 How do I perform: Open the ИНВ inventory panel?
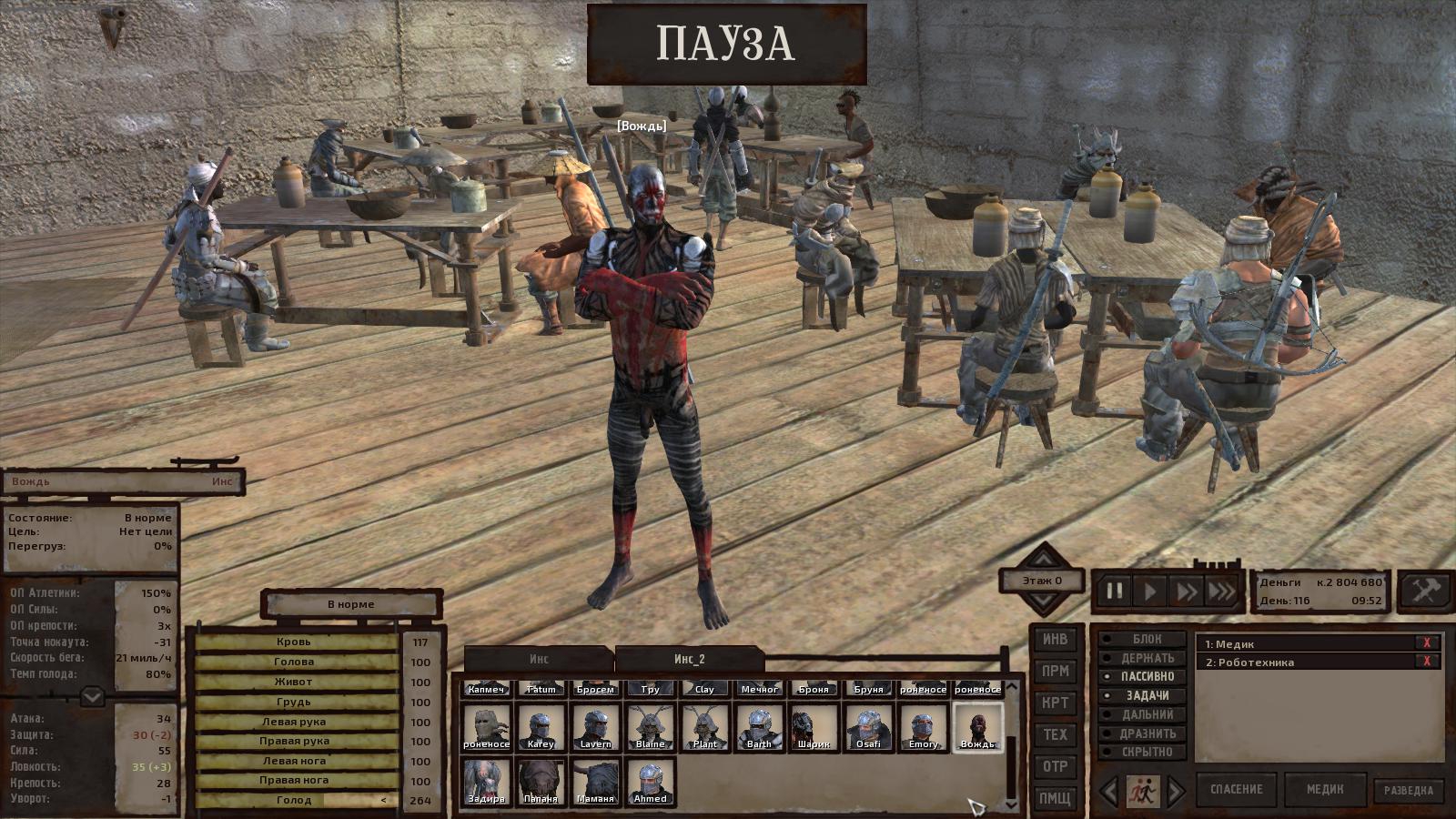coord(1055,640)
